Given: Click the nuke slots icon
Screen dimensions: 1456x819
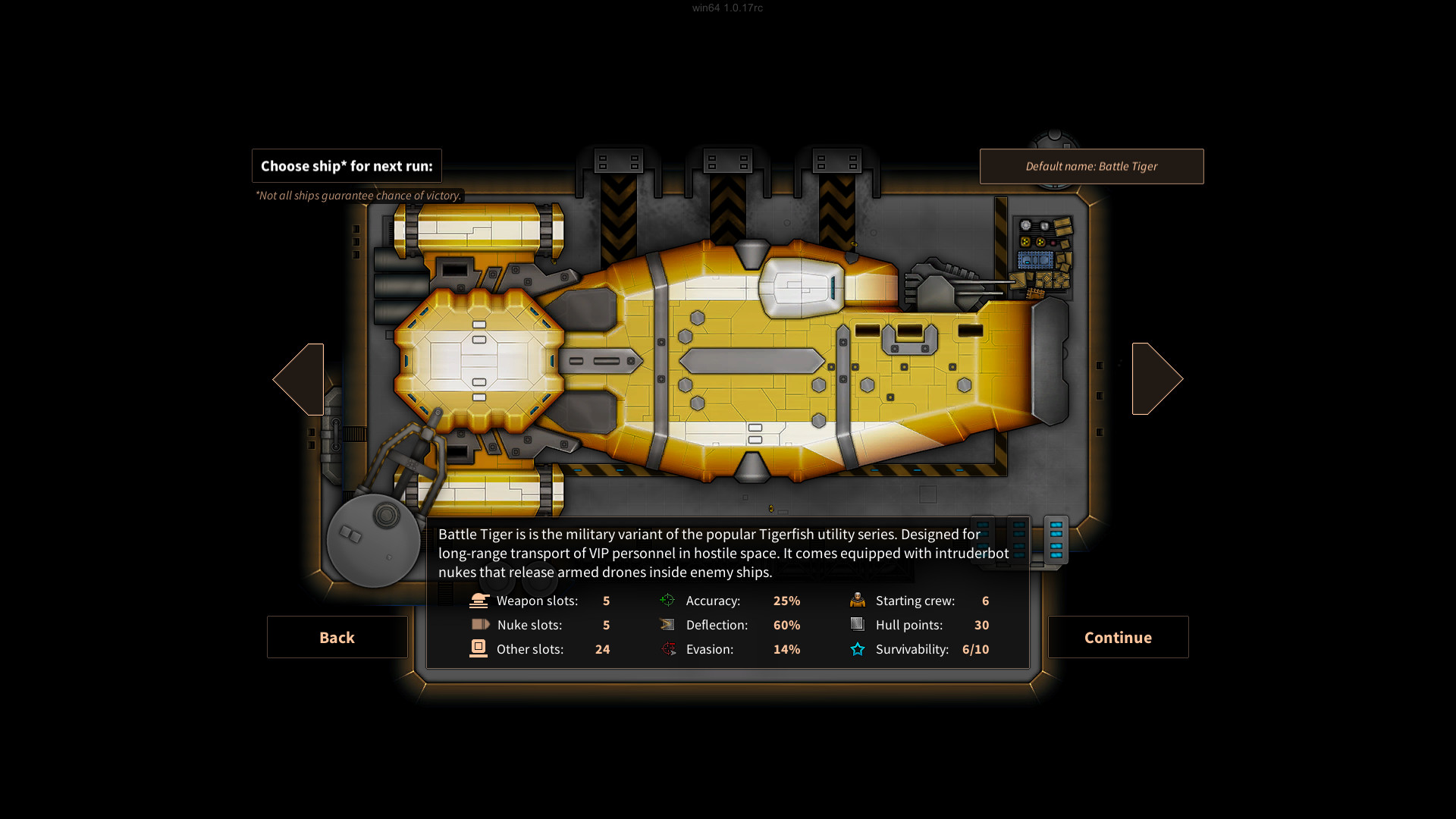Looking at the screenshot, I should [479, 624].
